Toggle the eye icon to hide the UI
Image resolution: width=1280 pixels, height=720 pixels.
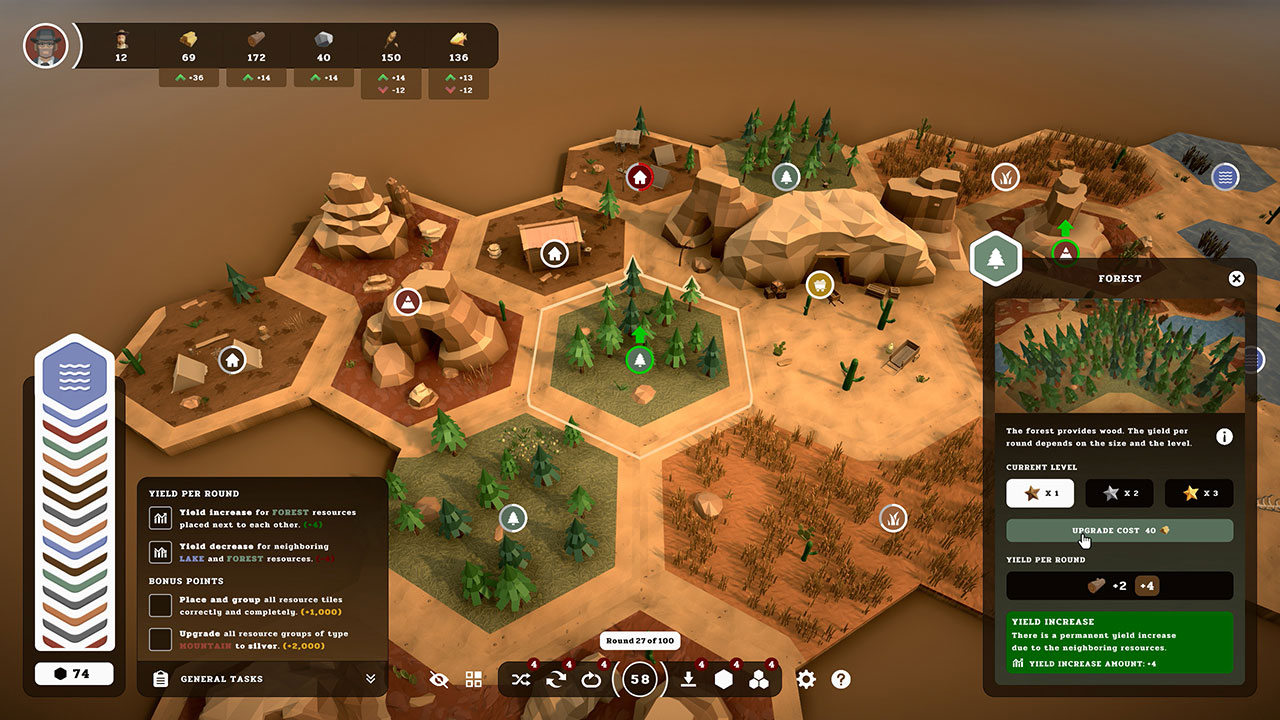point(439,679)
